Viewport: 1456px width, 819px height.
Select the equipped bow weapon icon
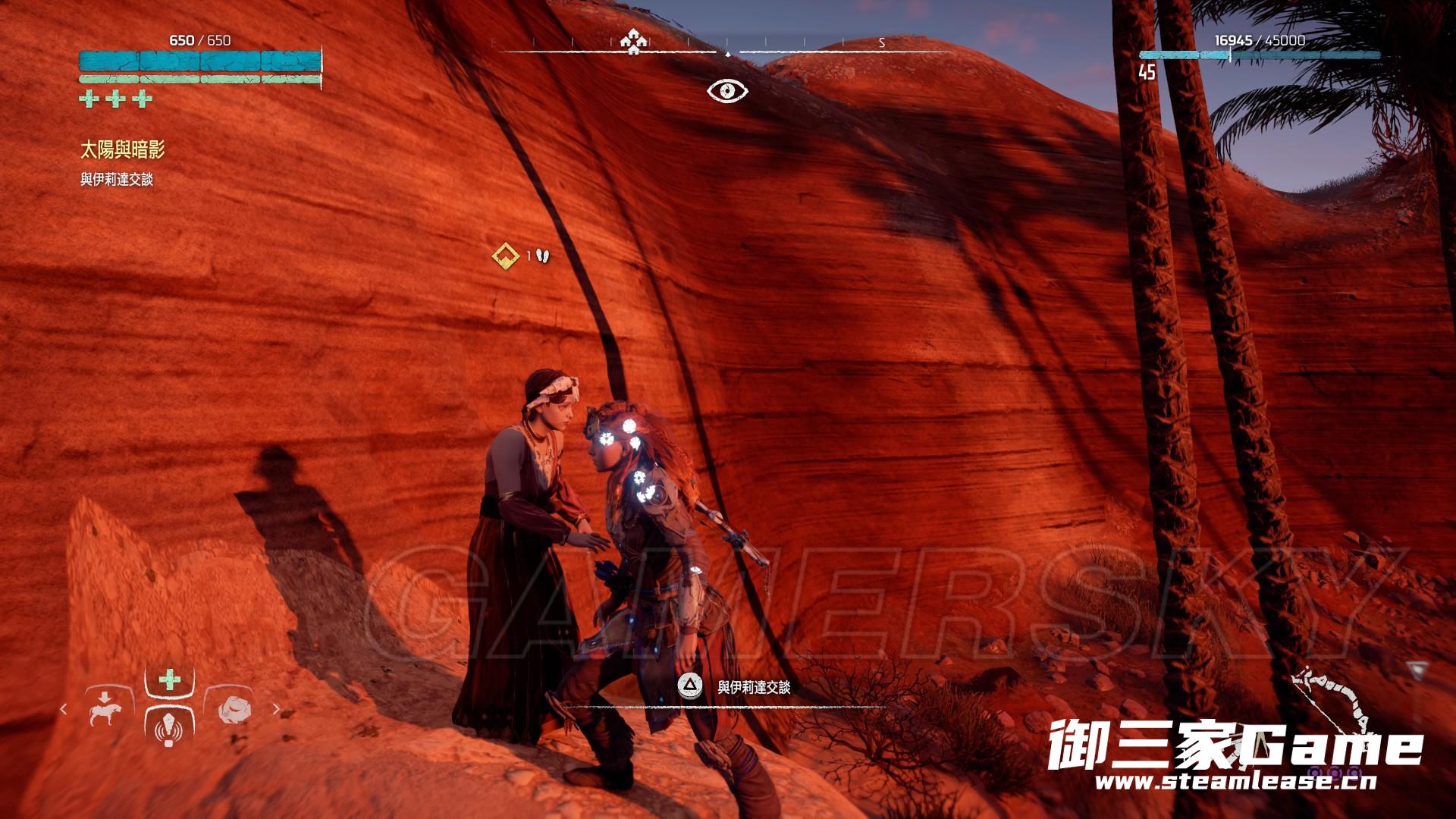click(x=1335, y=701)
